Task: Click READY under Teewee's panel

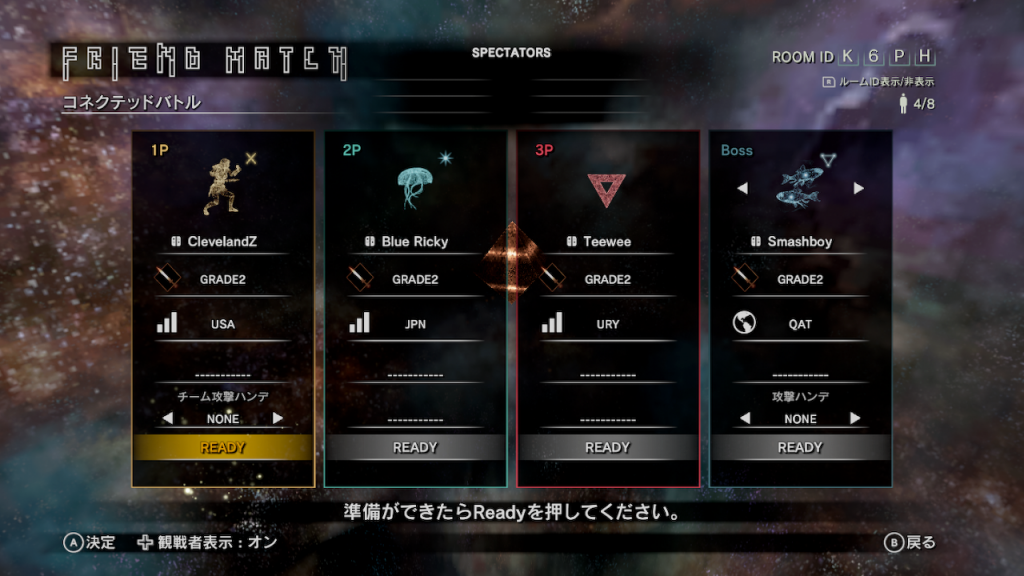Action: [607, 448]
